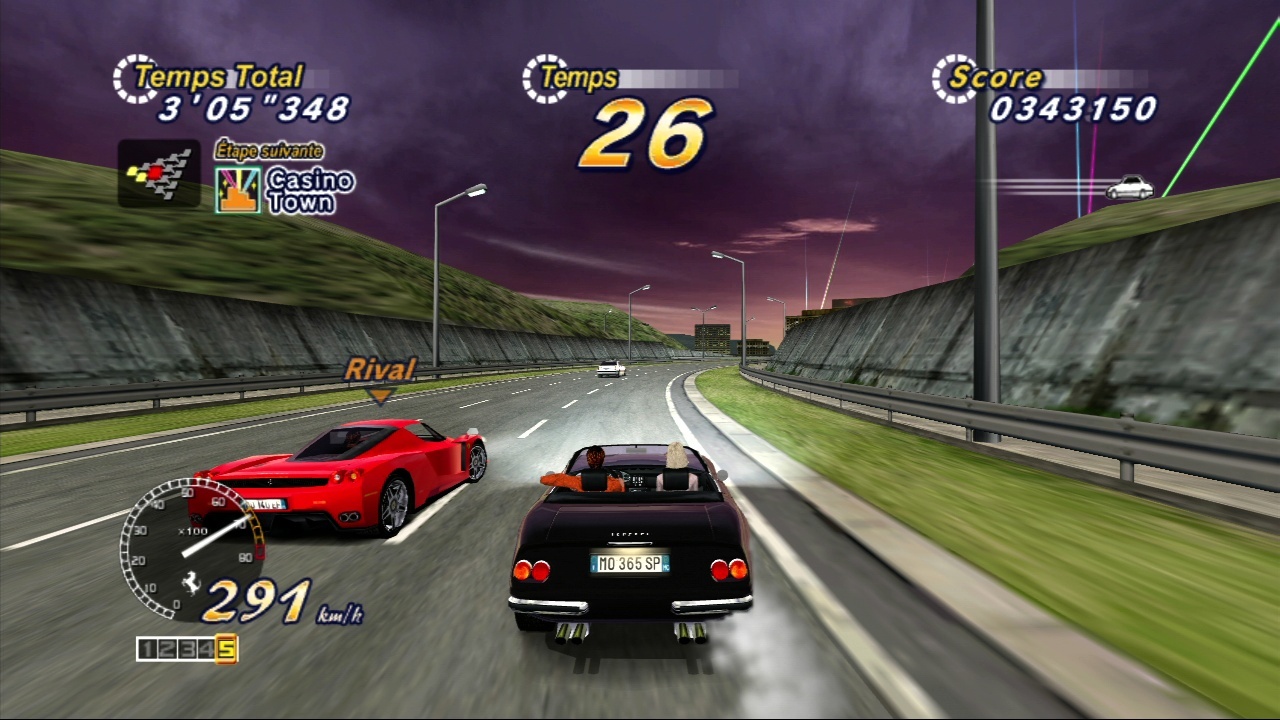Click the white car progress icon

point(1130,187)
